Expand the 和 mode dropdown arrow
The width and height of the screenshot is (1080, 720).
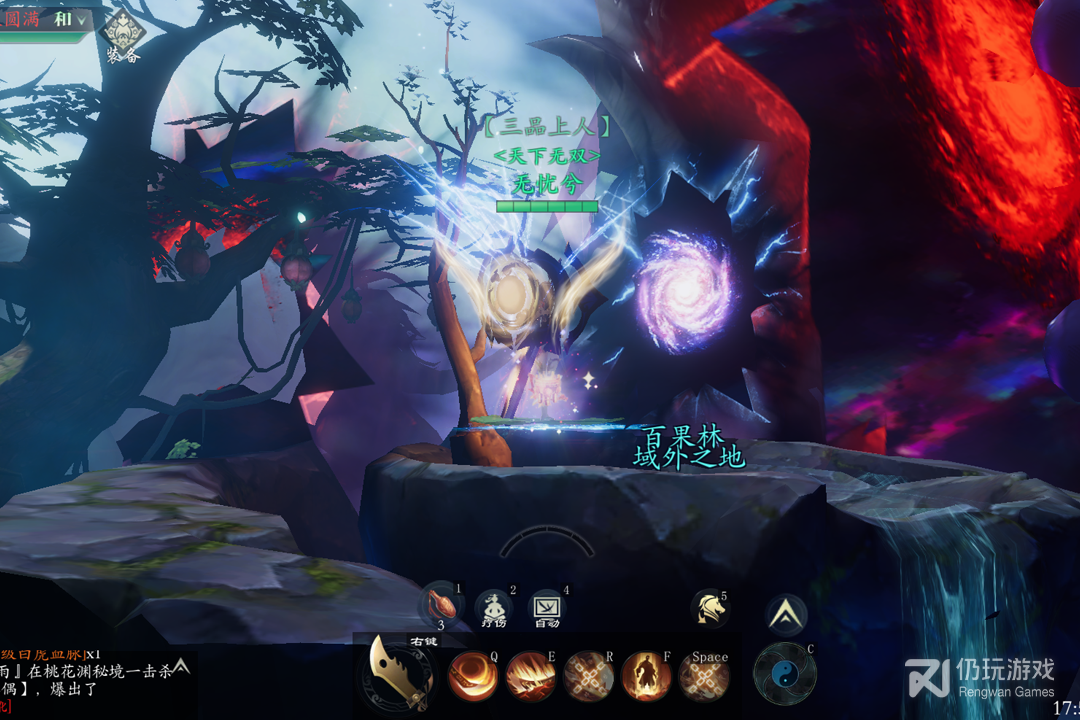(81, 20)
